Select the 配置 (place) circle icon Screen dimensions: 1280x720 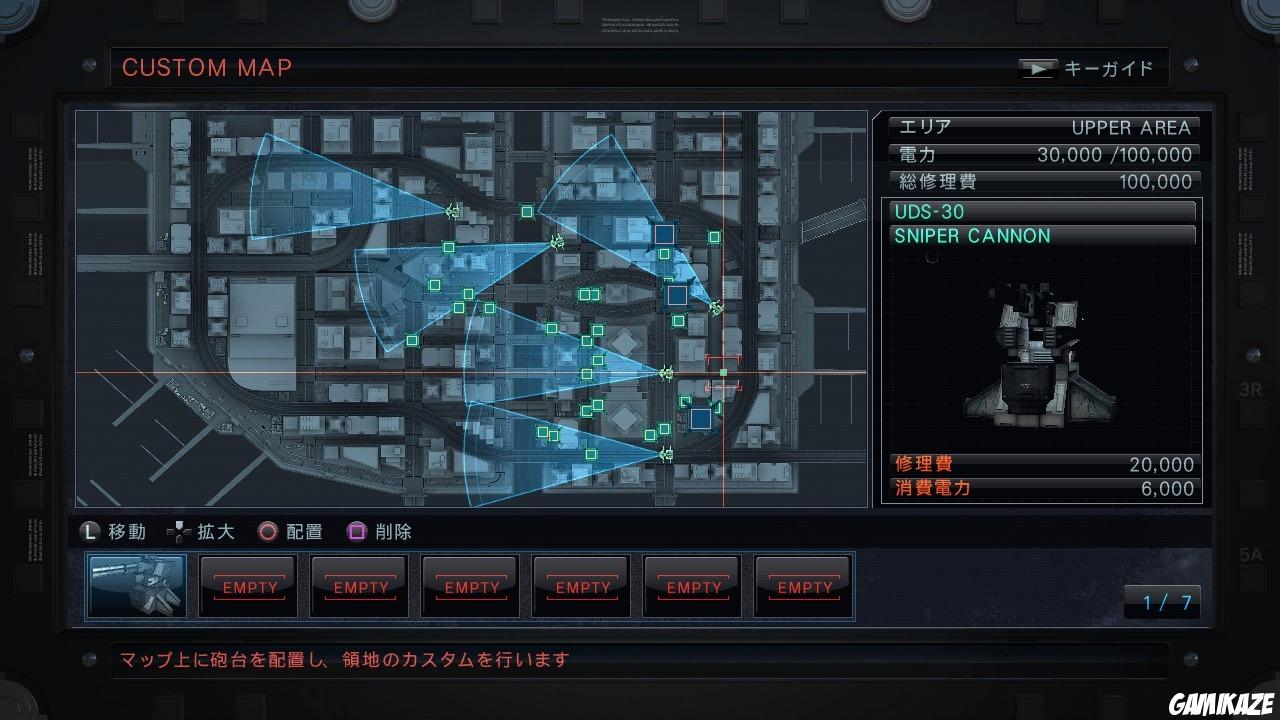click(x=266, y=532)
